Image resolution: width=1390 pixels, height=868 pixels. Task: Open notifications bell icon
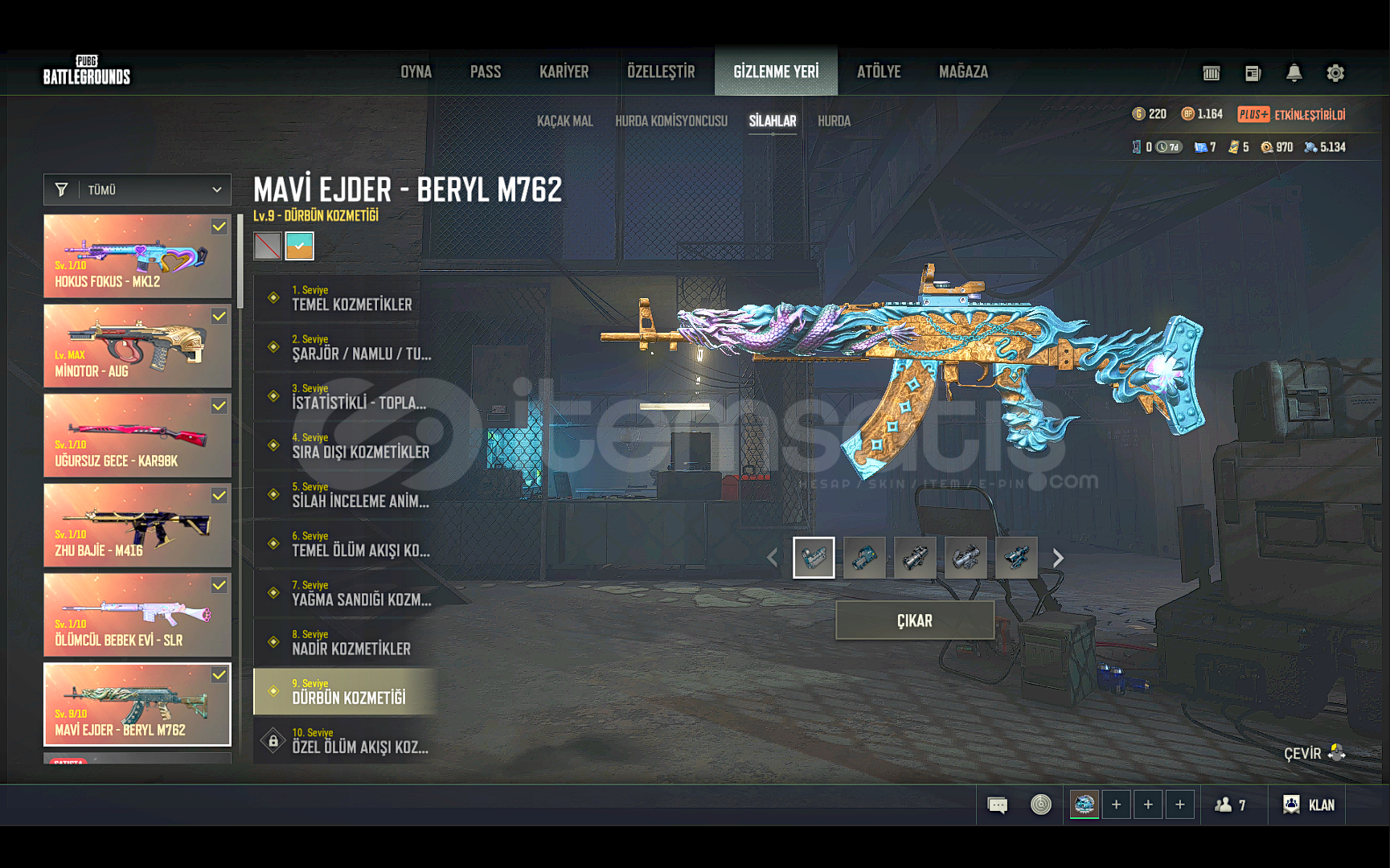pyautogui.click(x=1294, y=73)
